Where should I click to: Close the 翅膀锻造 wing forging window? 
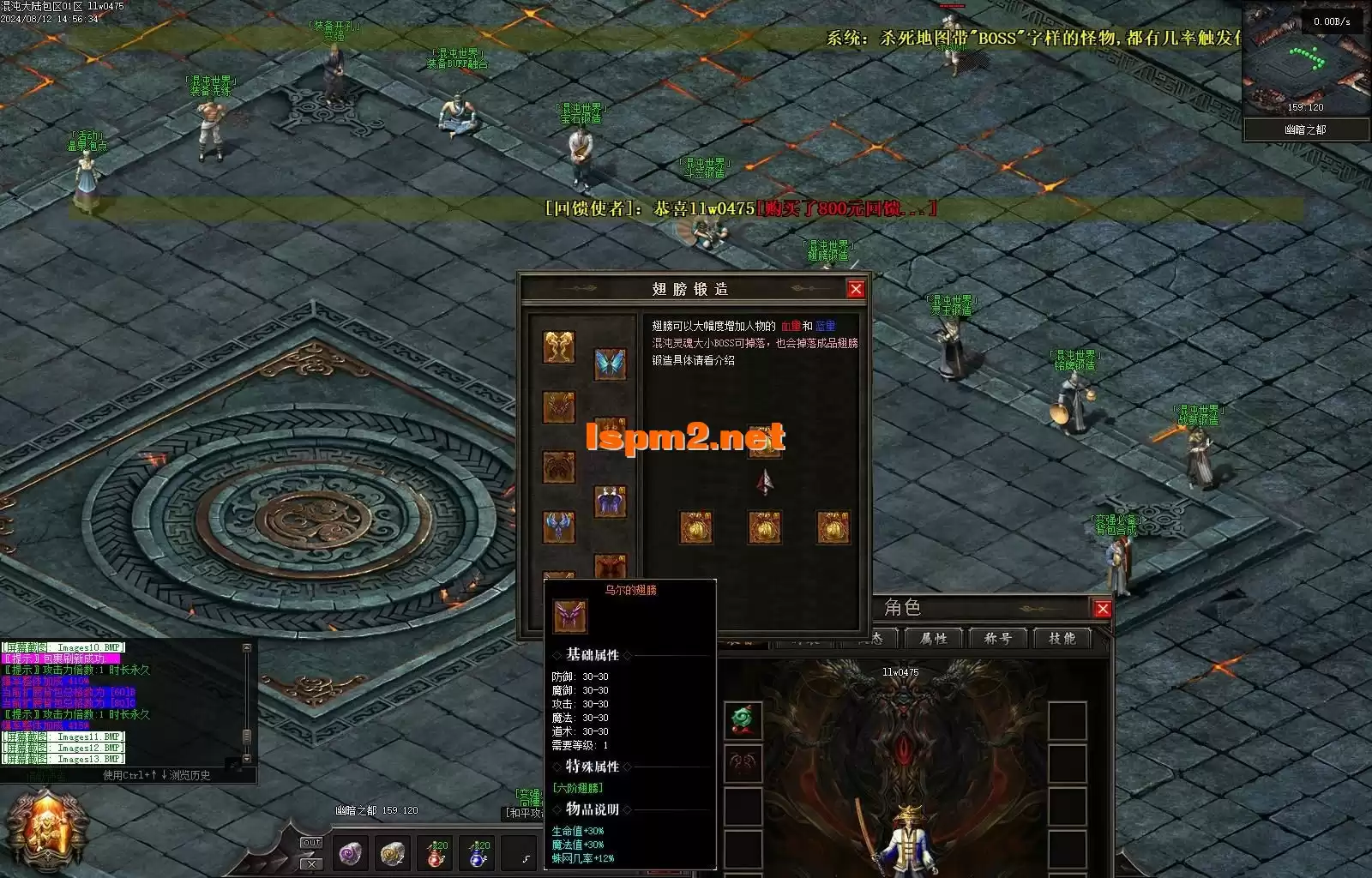855,289
